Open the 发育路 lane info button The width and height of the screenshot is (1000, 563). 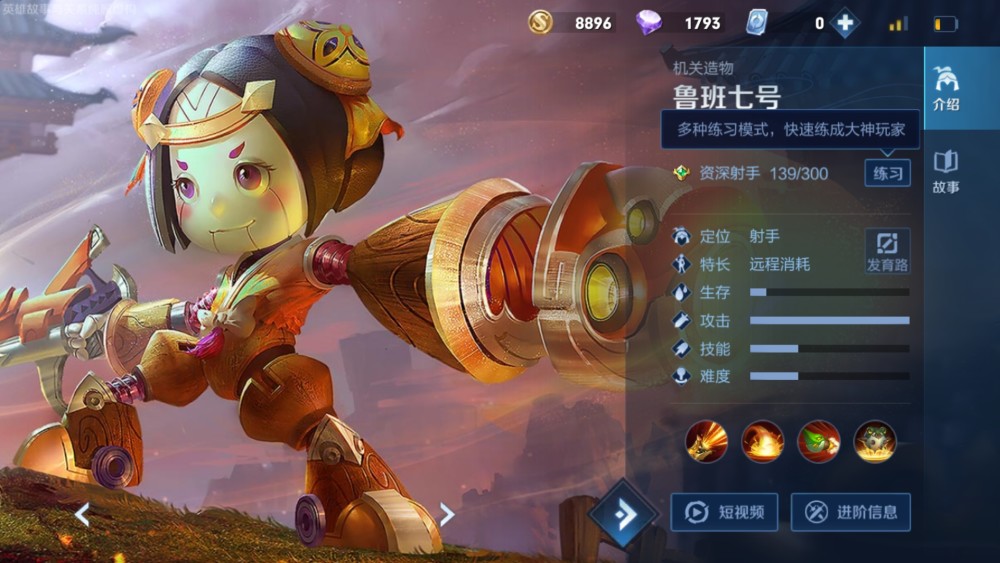[887, 251]
